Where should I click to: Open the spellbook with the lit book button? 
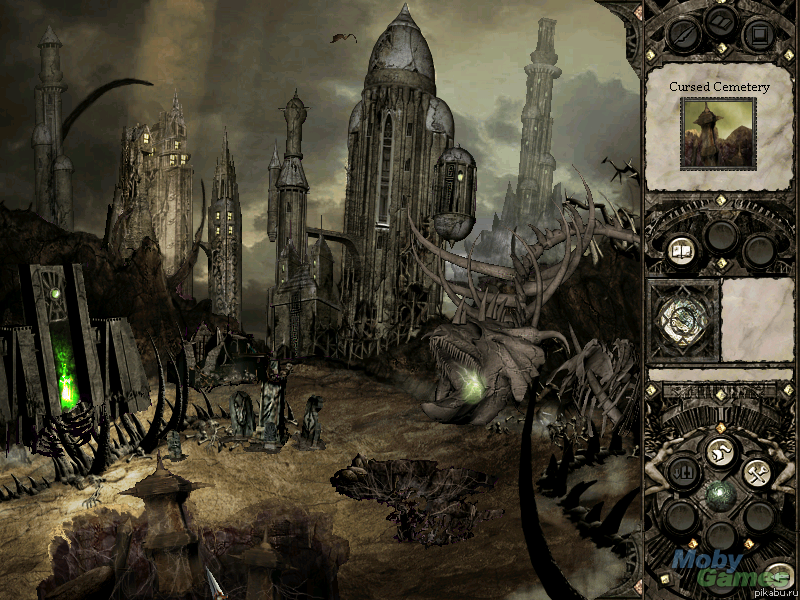tap(681, 250)
